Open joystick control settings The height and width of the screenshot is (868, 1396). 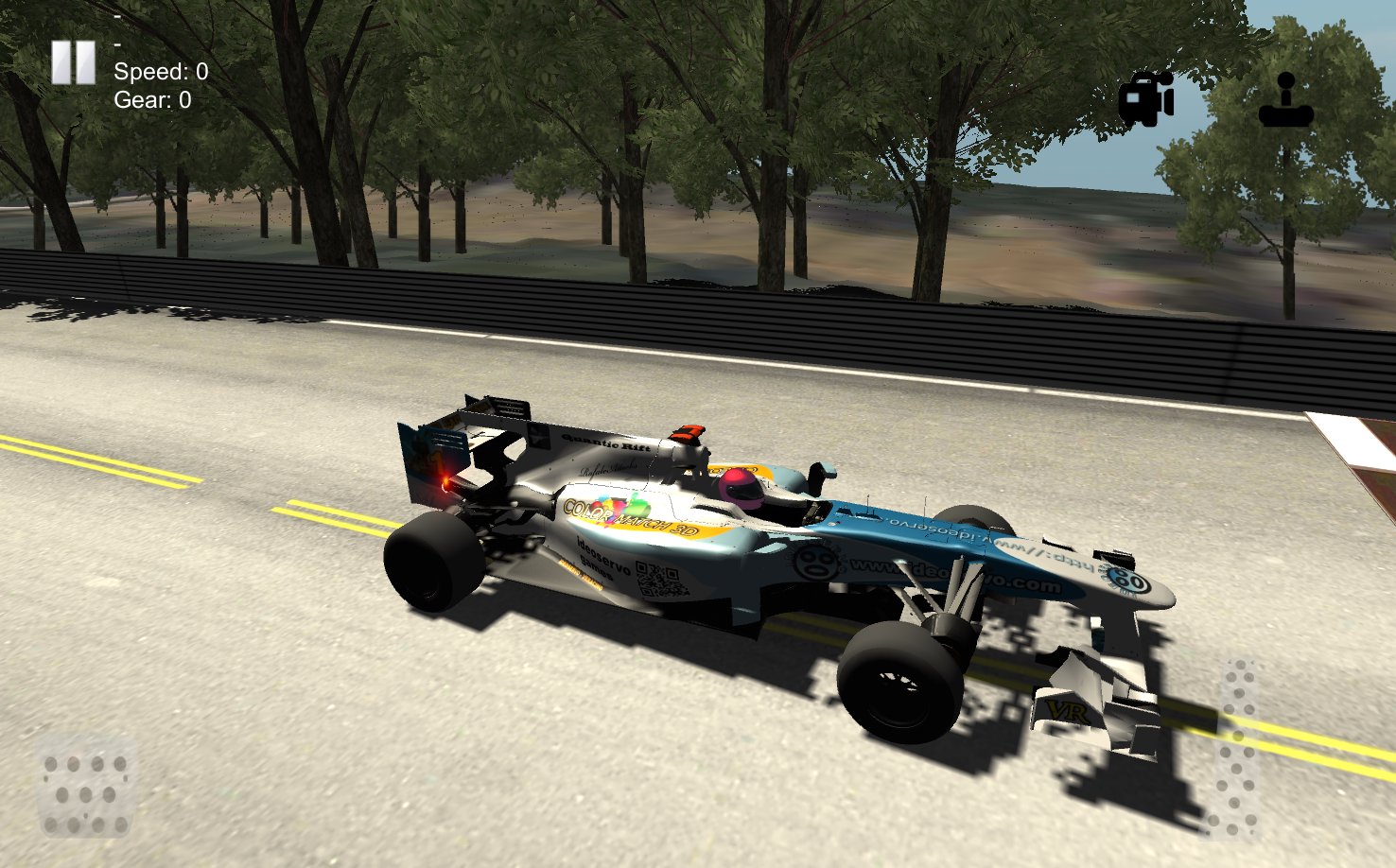tap(1288, 101)
